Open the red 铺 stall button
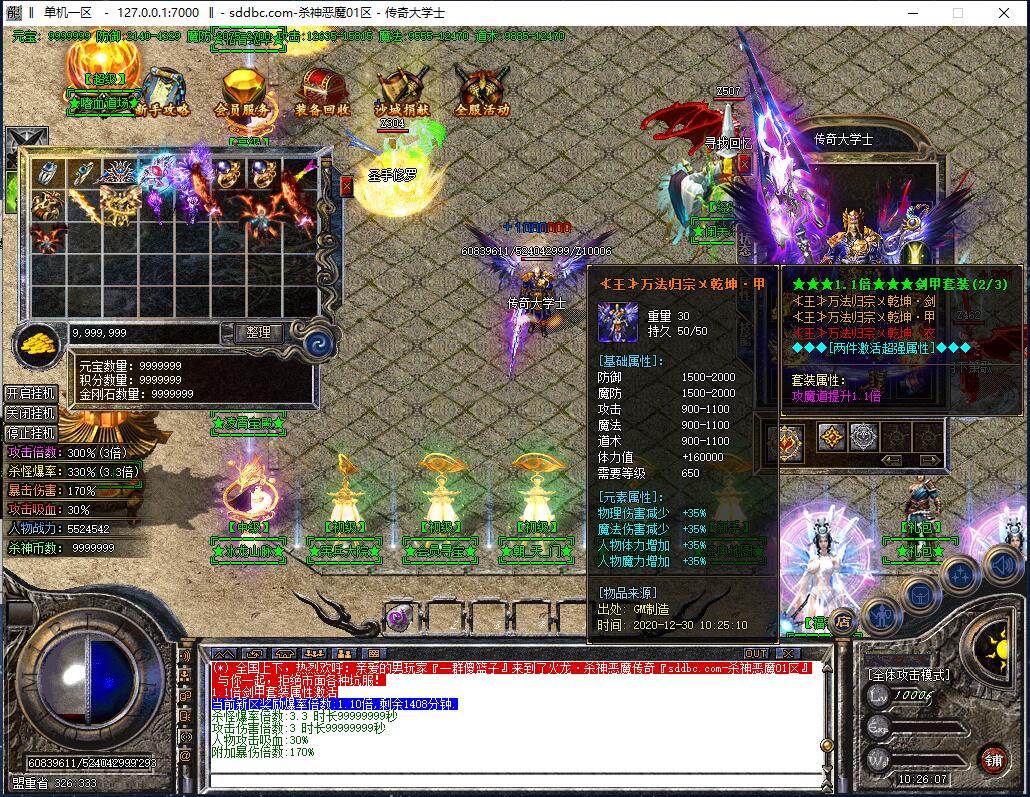This screenshot has width=1030, height=797. click(x=993, y=758)
